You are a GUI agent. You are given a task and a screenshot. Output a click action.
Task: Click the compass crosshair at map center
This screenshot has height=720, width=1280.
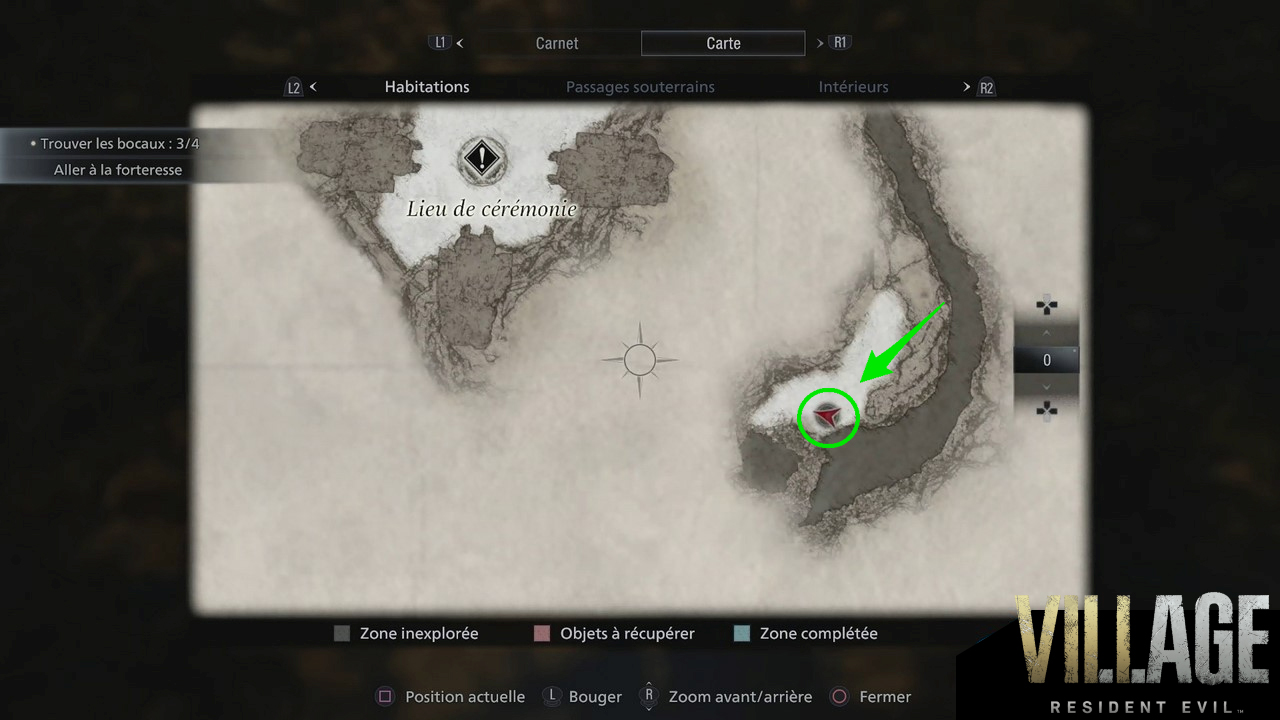tap(640, 359)
